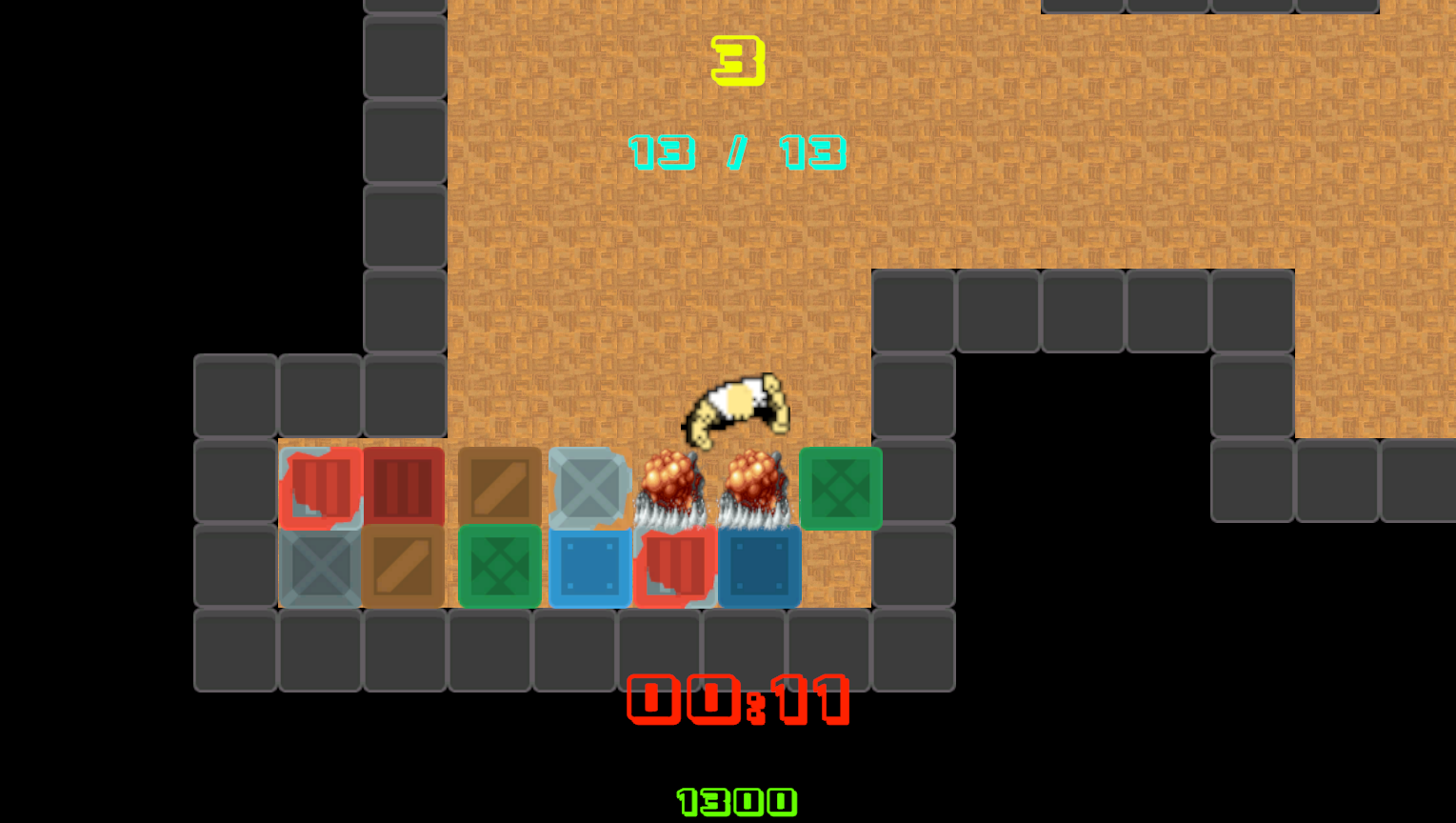This screenshot has height=823, width=1456.
Task: Click the dark red wooden crate
Action: tap(405, 488)
